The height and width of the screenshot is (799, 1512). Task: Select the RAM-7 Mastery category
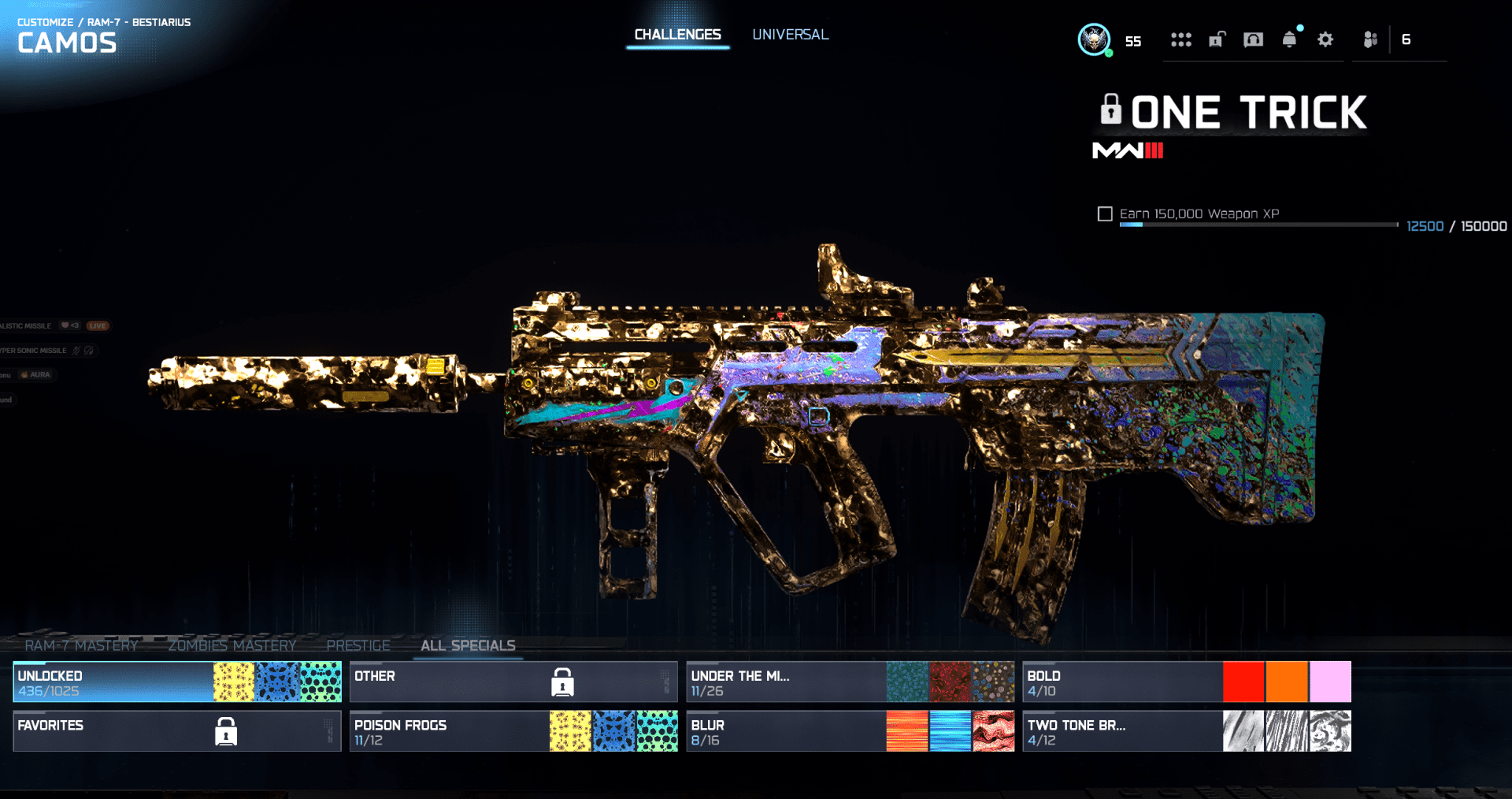coord(81,645)
